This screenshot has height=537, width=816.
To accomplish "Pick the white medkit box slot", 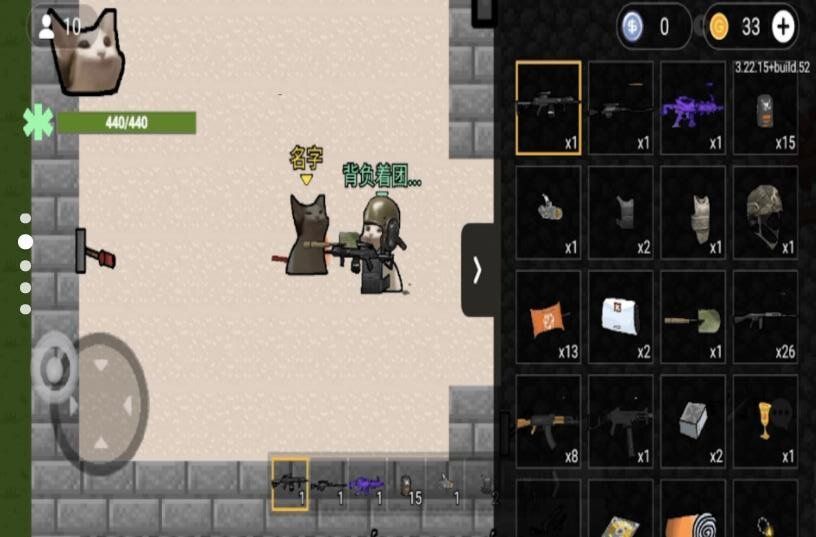I will click(x=621, y=317).
